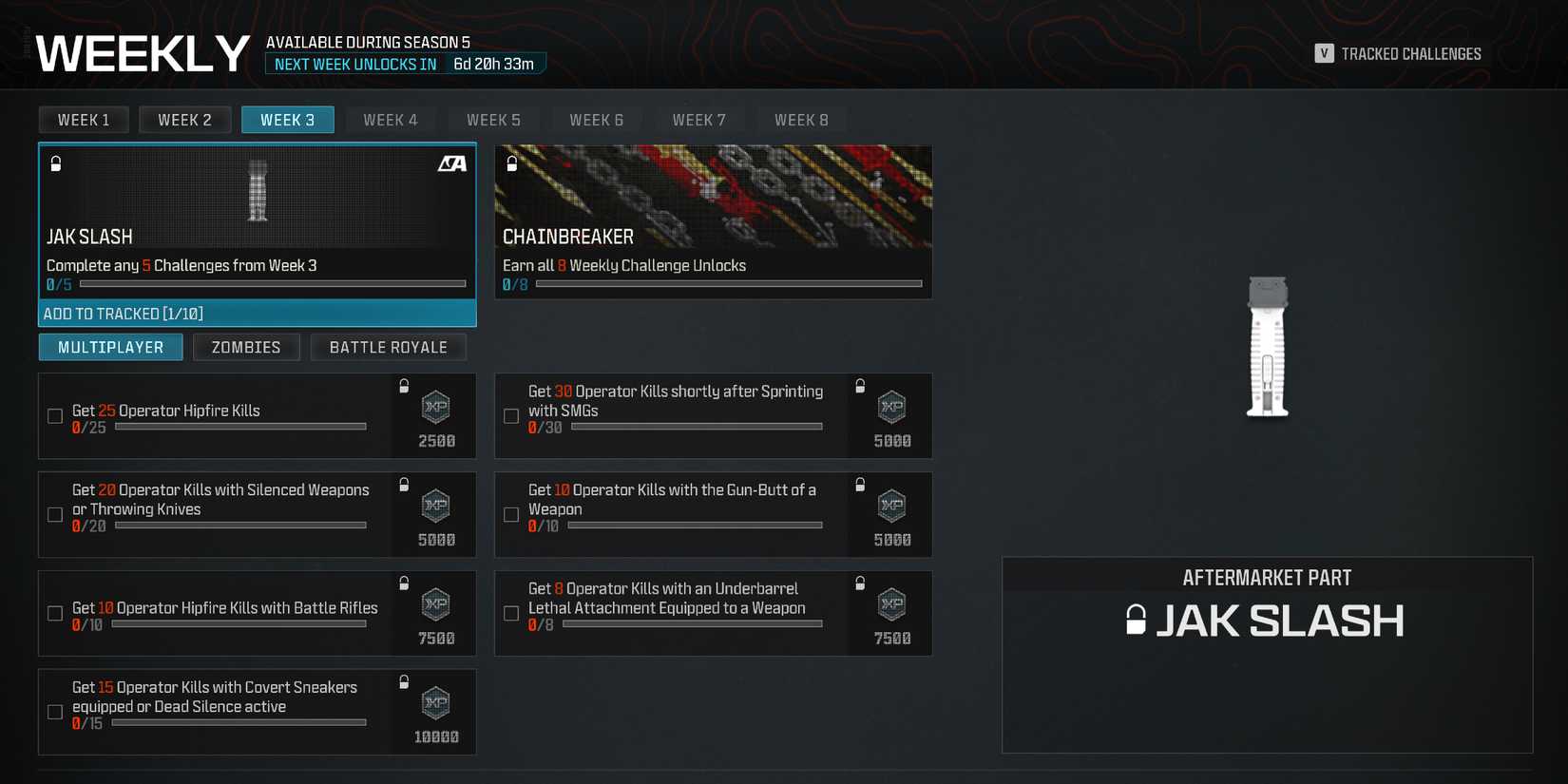The height and width of the screenshot is (784, 1568).
Task: Open the WEEK 5 challenges tab
Action: click(x=493, y=119)
